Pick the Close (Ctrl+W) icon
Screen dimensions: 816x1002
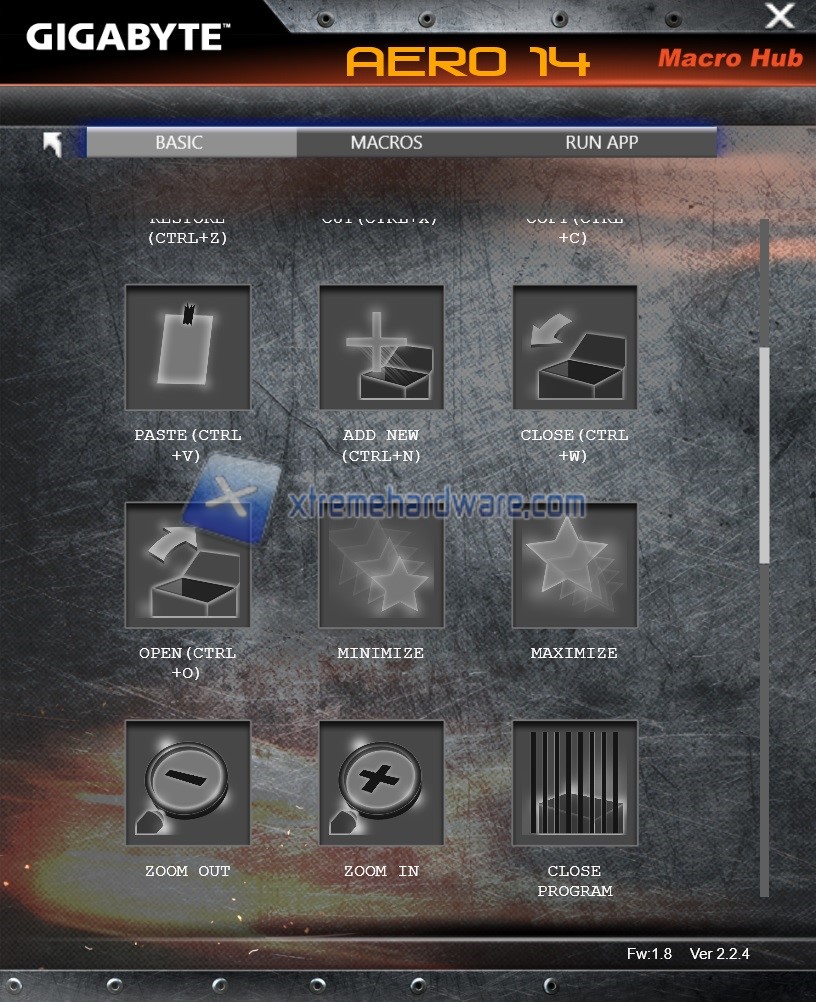[x=575, y=347]
